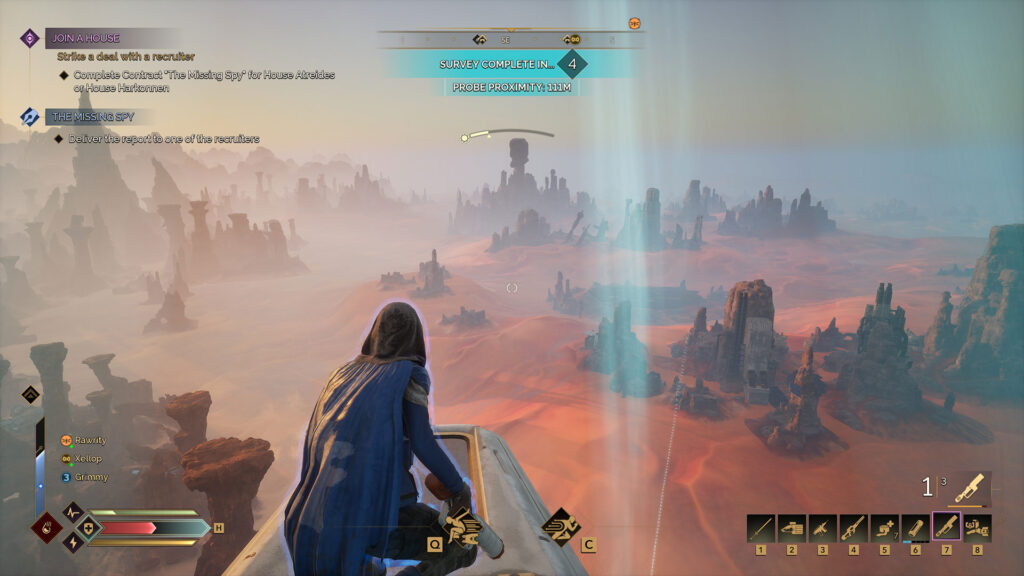Screen dimensions: 1024x576
Task: Select the building tool in slot 8
Action: (x=977, y=527)
